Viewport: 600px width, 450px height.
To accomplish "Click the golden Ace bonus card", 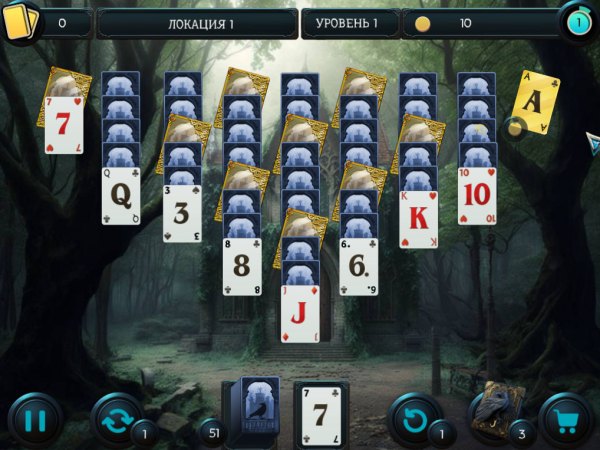I will point(535,102).
